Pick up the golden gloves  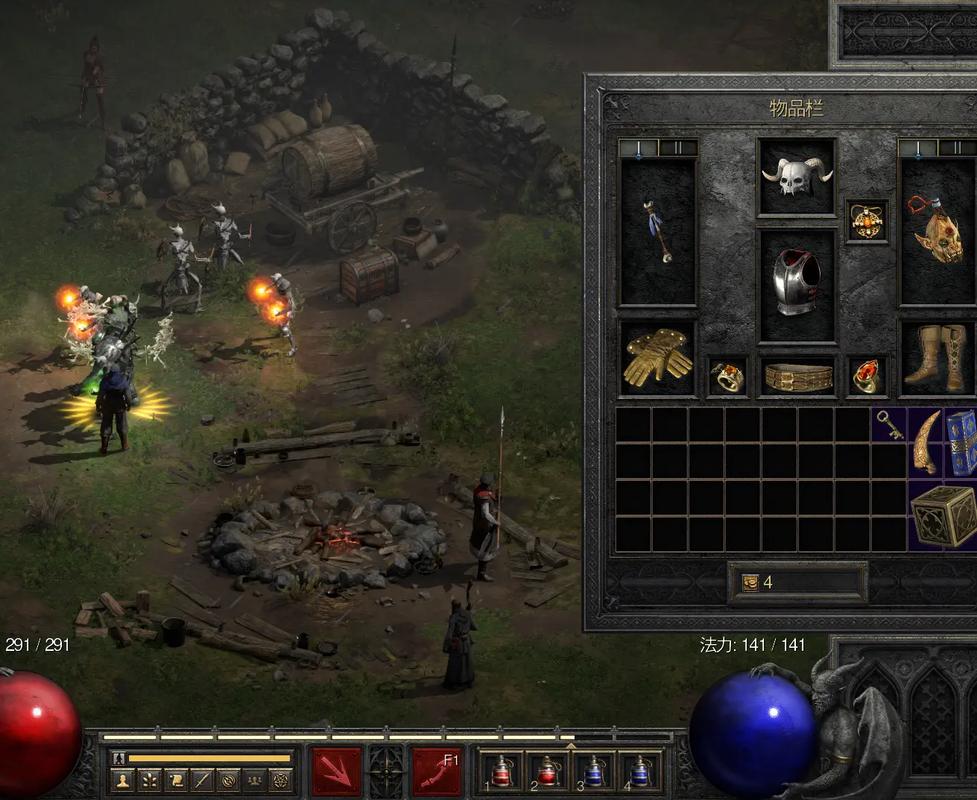click(657, 357)
